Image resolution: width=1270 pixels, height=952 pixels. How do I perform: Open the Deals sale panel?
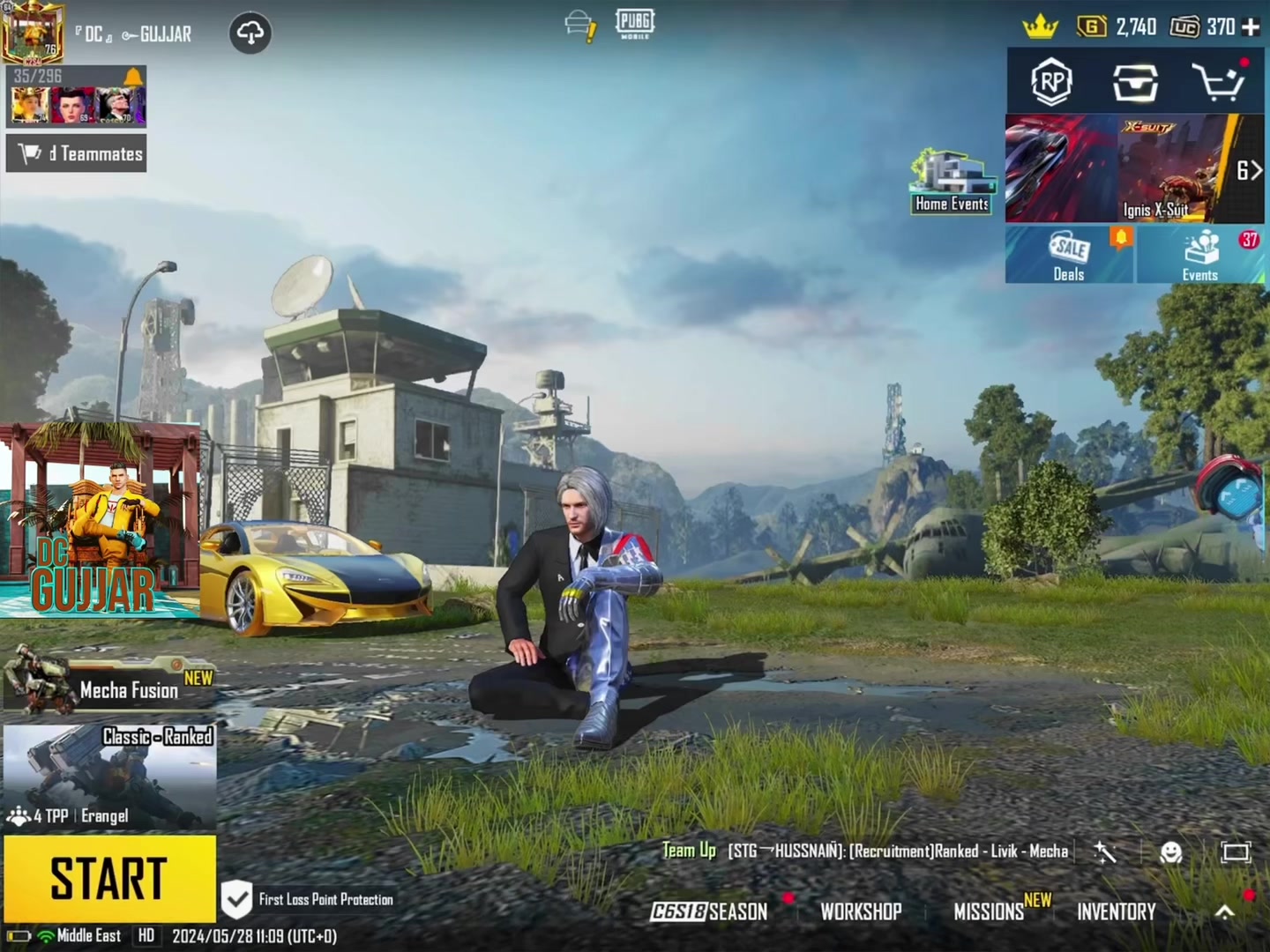pyautogui.click(x=1069, y=255)
